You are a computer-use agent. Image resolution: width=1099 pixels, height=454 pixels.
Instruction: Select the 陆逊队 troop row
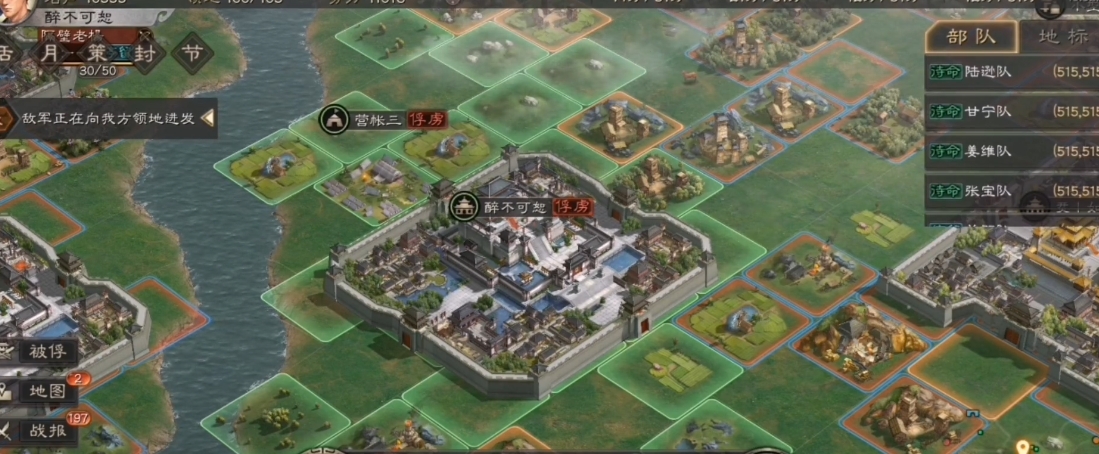[x=1011, y=72]
